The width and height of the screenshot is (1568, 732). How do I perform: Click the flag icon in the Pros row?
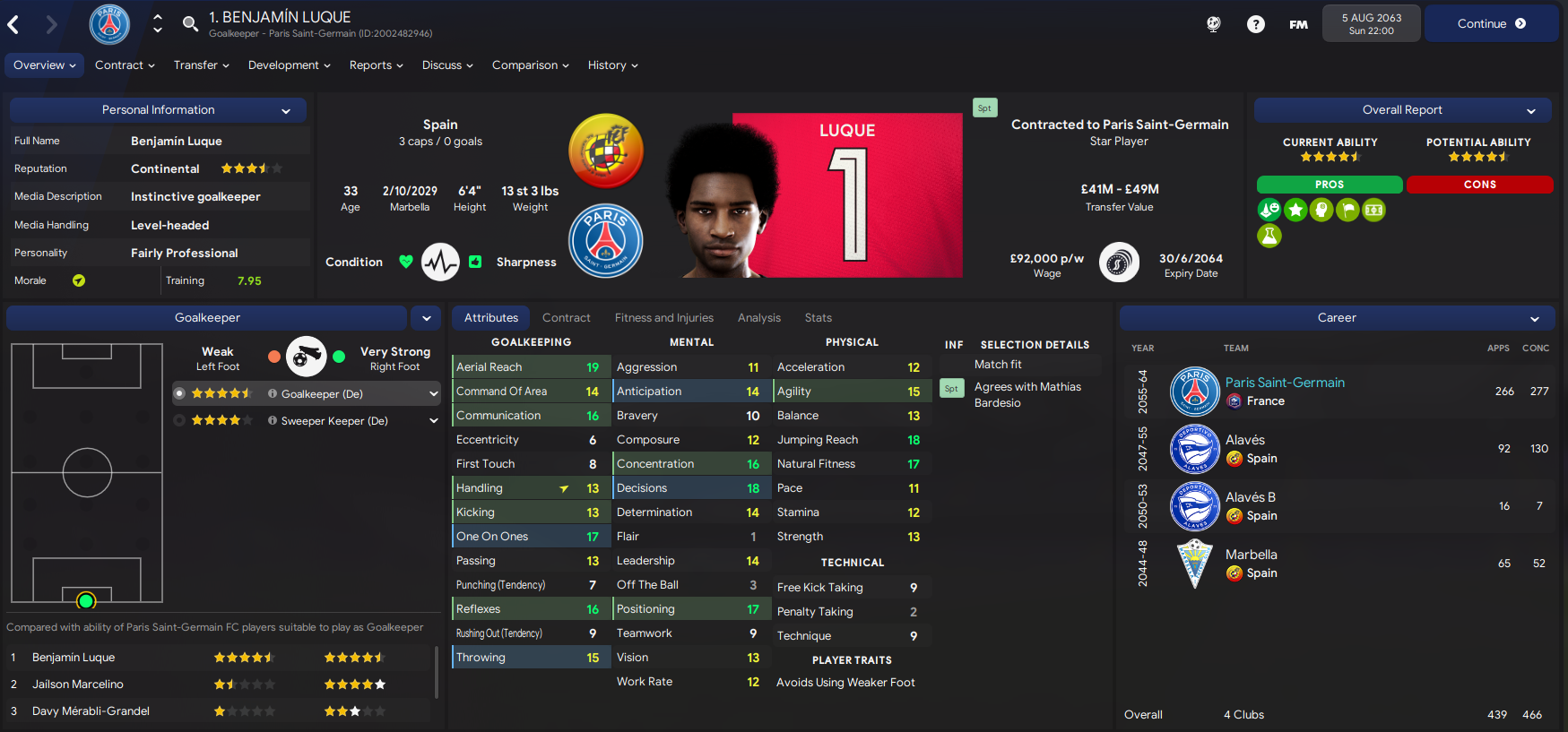pos(1347,210)
